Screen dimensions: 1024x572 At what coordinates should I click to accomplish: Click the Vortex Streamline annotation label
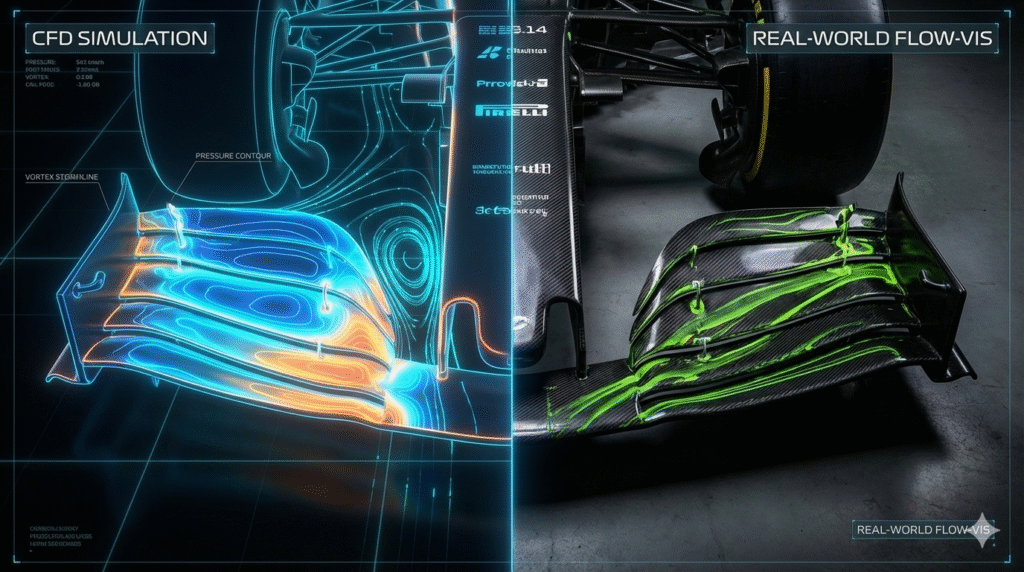point(68,176)
